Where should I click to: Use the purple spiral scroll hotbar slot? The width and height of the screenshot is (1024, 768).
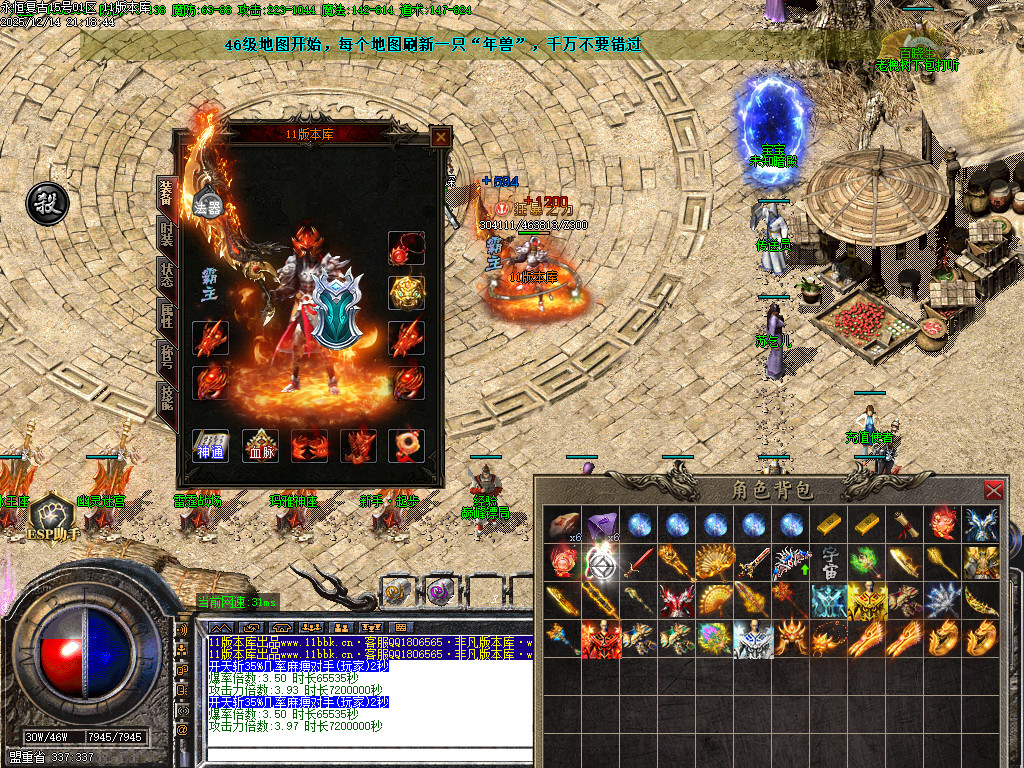click(437, 590)
